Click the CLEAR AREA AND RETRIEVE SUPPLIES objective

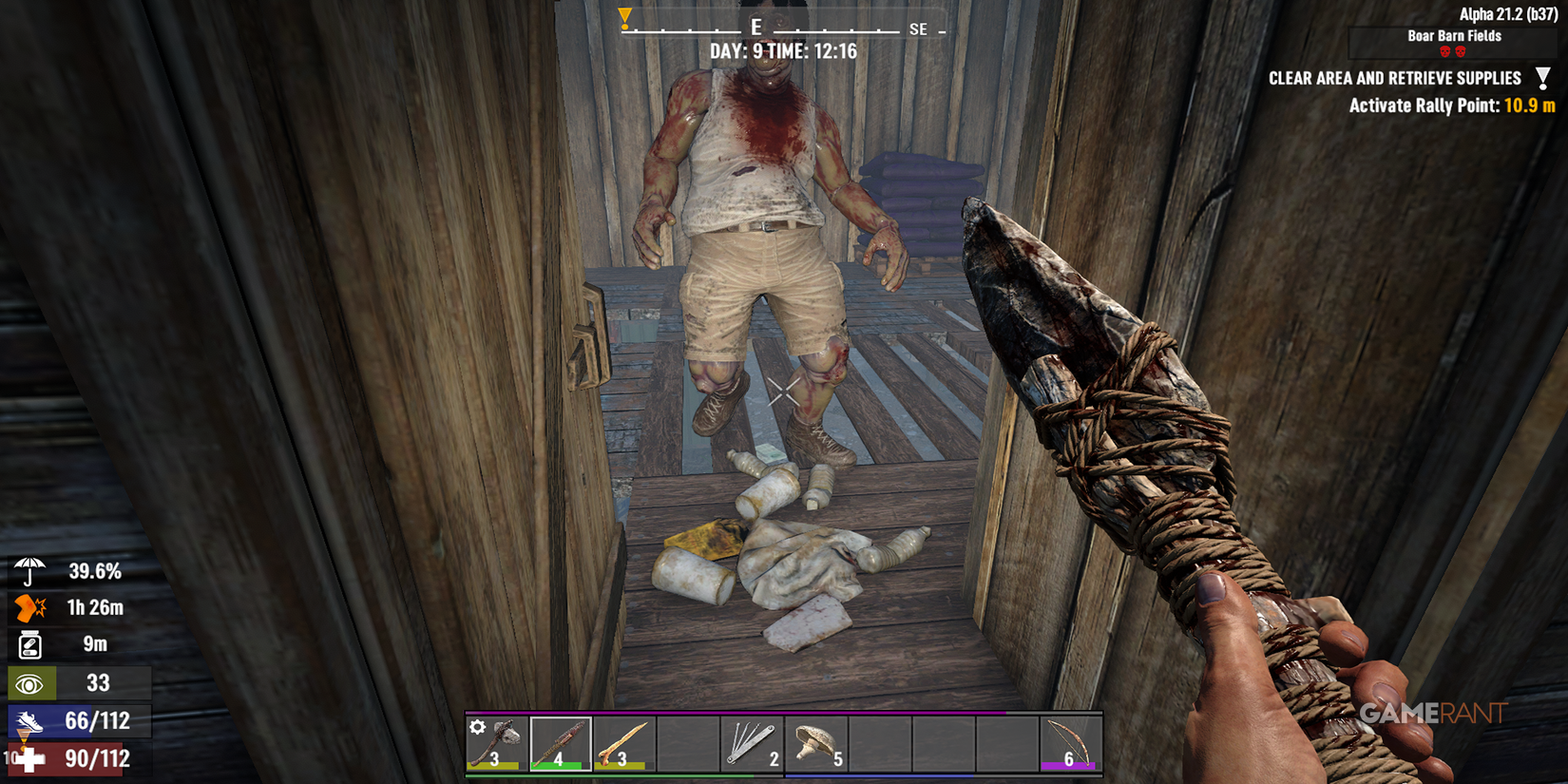[1395, 78]
